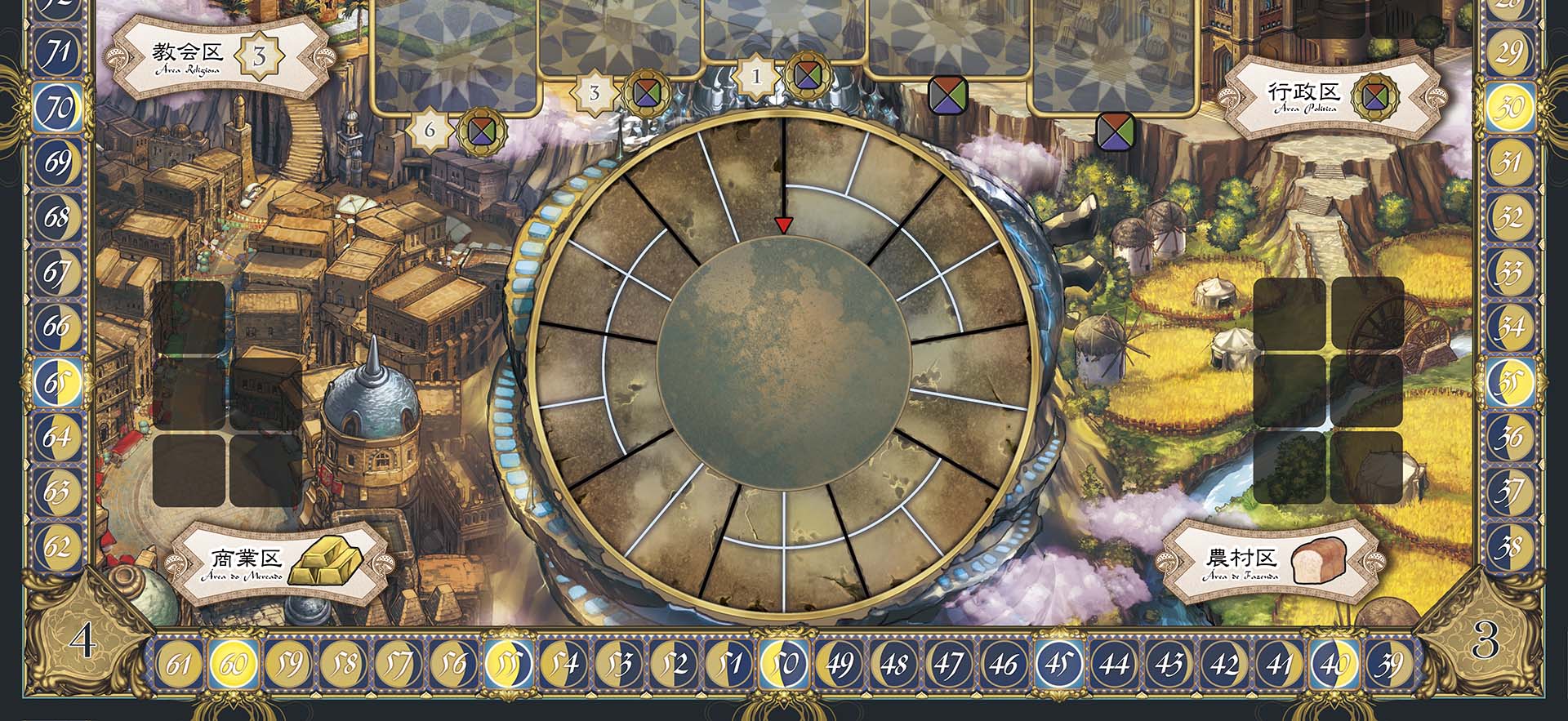Click the red arrow marker on the wheel
The height and width of the screenshot is (721, 1568).
pos(784,225)
